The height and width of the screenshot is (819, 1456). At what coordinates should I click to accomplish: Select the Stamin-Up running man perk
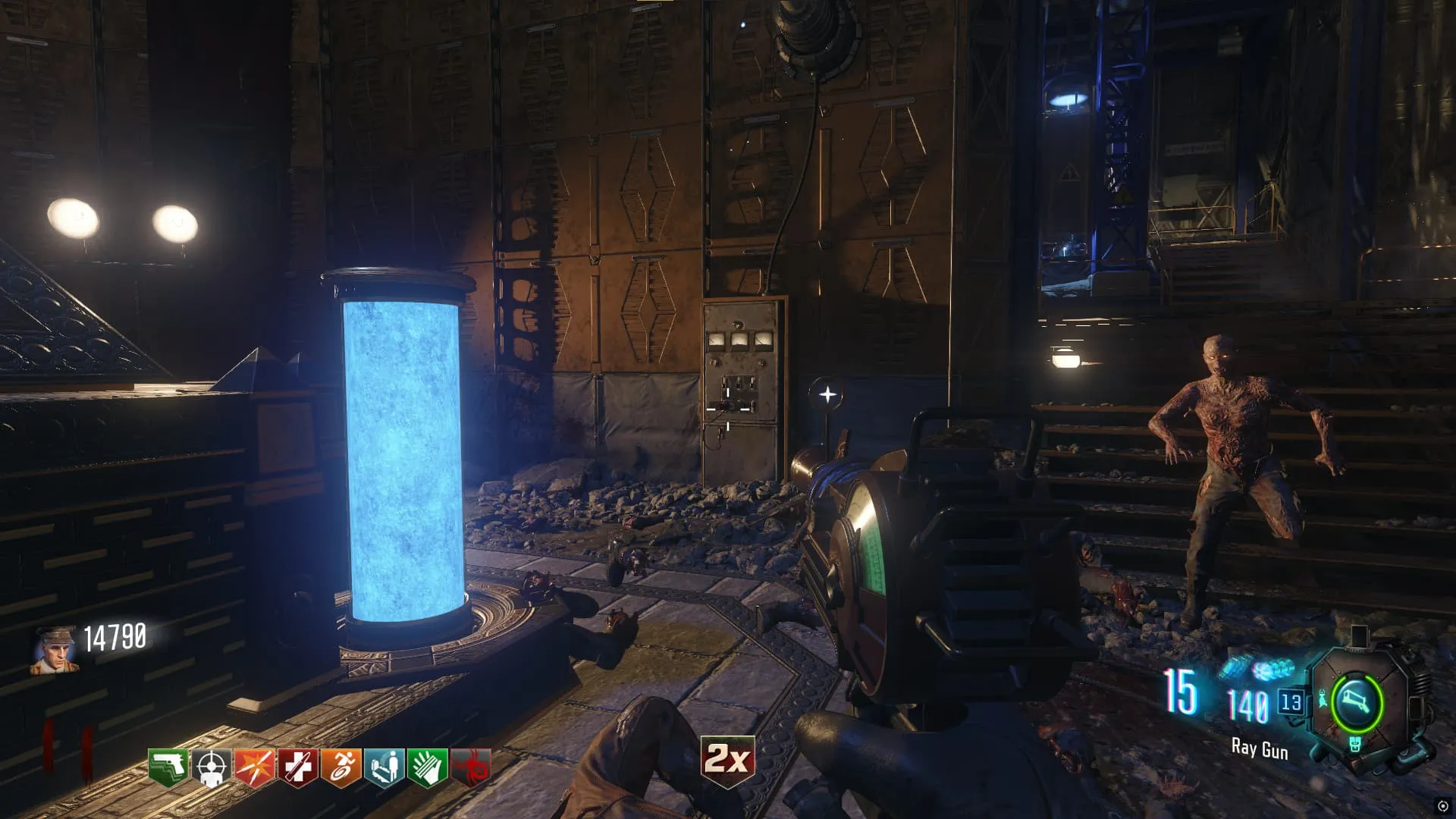coord(341,768)
